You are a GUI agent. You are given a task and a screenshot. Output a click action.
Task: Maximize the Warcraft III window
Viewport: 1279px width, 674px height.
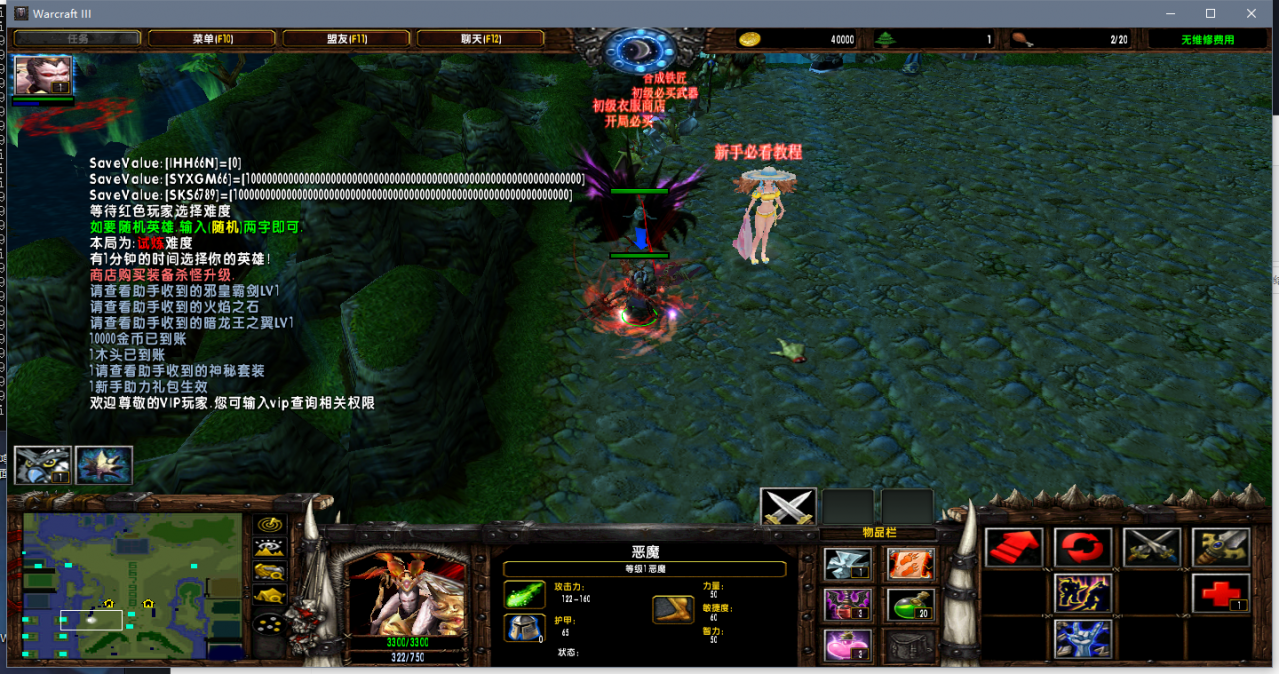1210,13
